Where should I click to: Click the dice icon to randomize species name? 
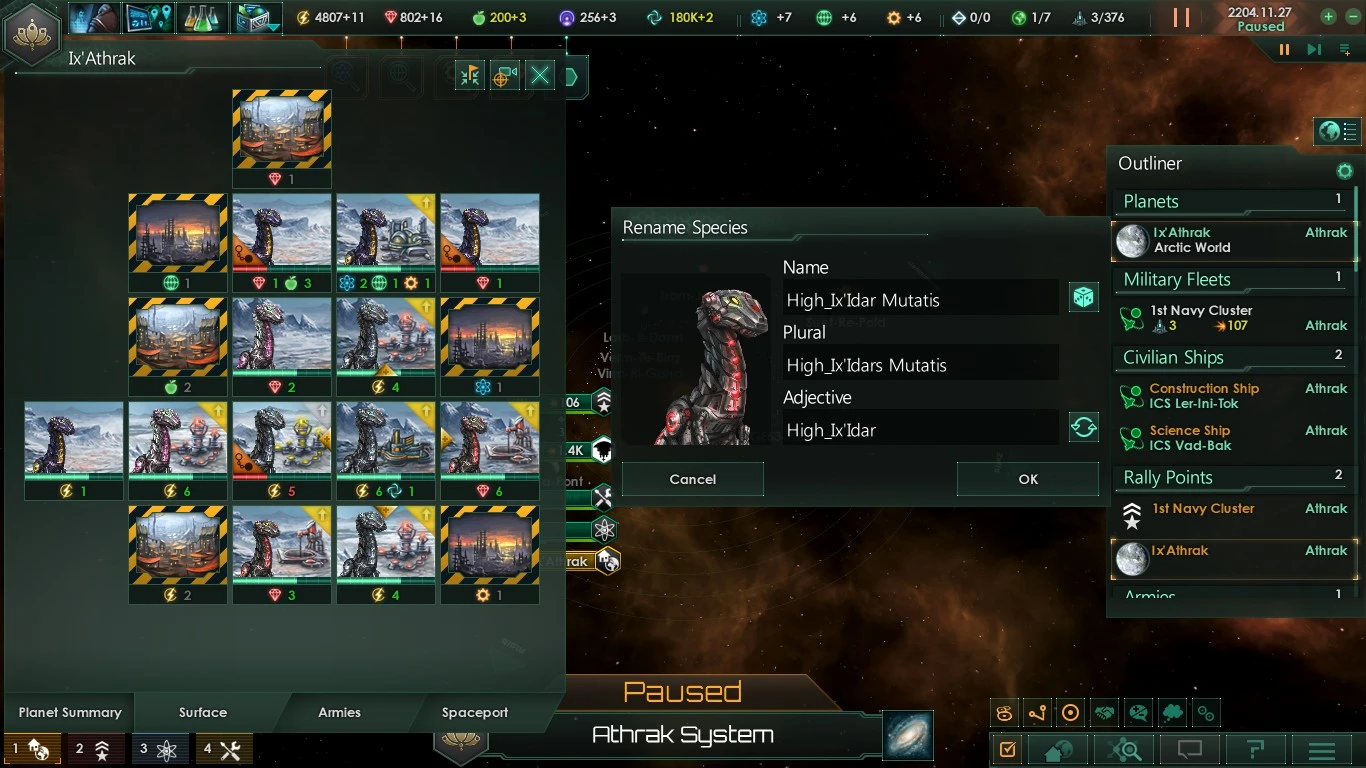tap(1083, 297)
